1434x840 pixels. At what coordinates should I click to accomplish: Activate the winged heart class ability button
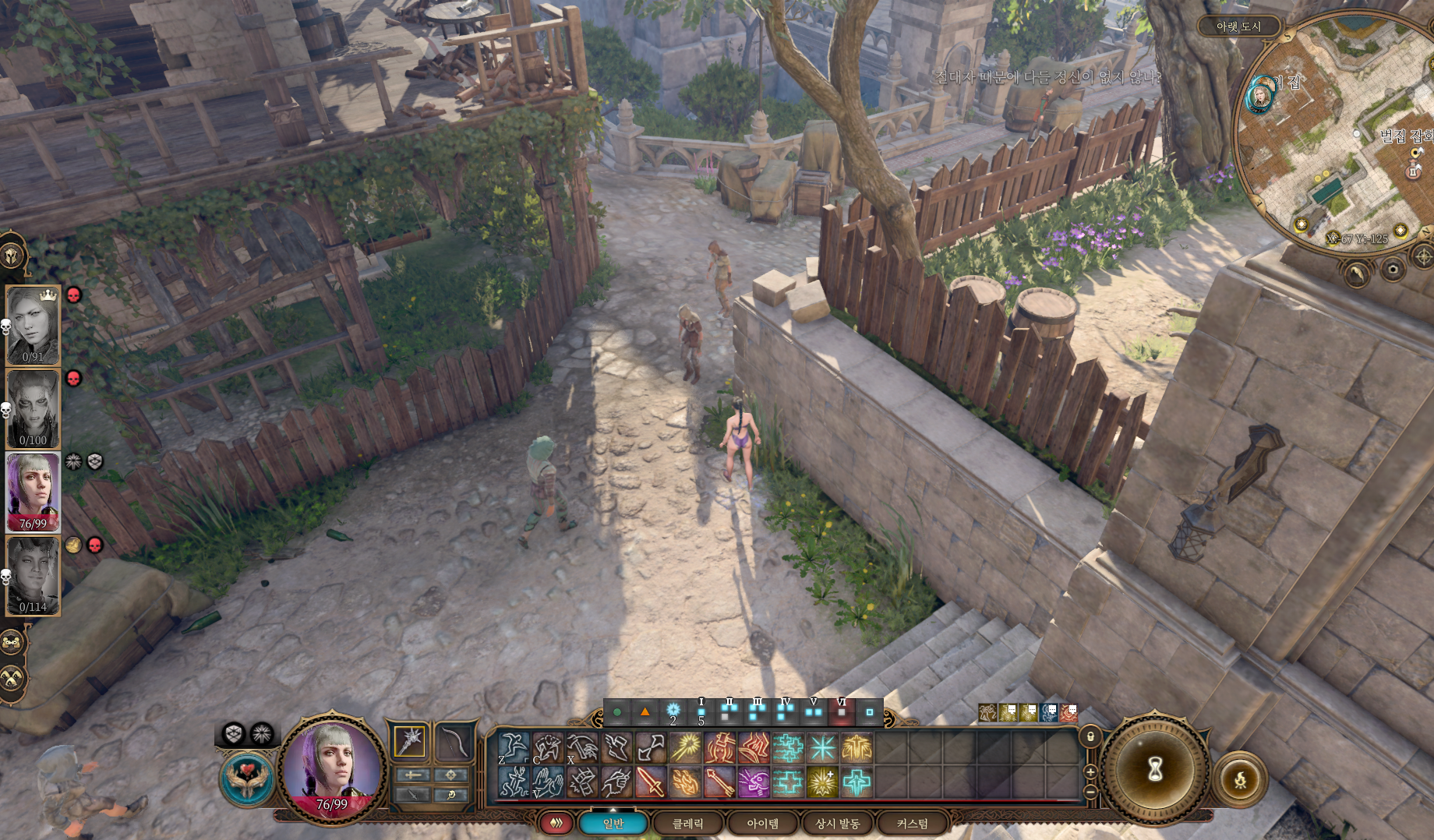click(x=248, y=778)
